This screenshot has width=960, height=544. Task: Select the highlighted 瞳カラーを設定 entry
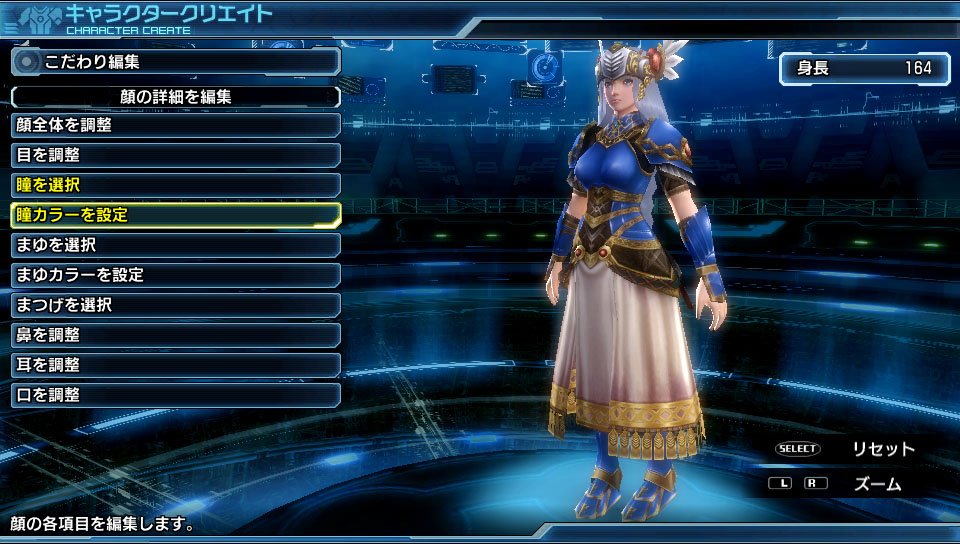click(175, 214)
